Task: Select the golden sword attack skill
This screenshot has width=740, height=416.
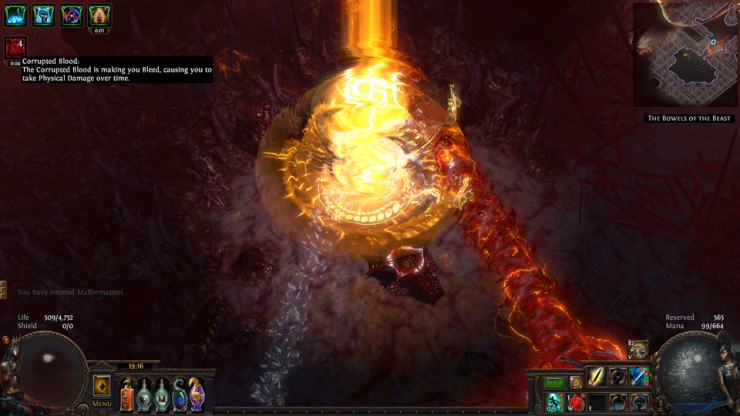Action: [596, 378]
